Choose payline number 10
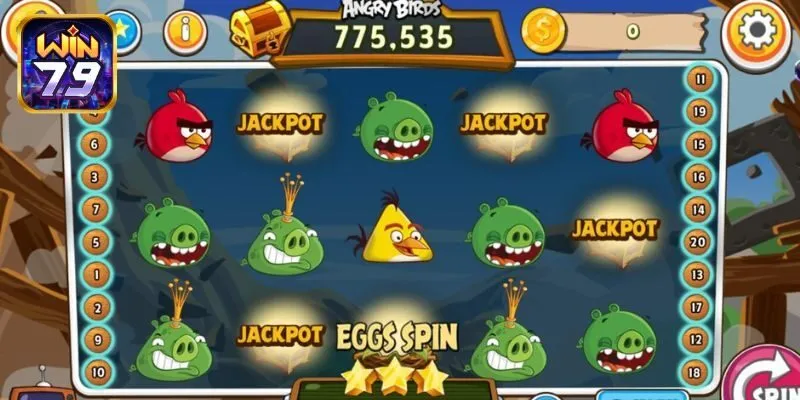 click(97, 370)
